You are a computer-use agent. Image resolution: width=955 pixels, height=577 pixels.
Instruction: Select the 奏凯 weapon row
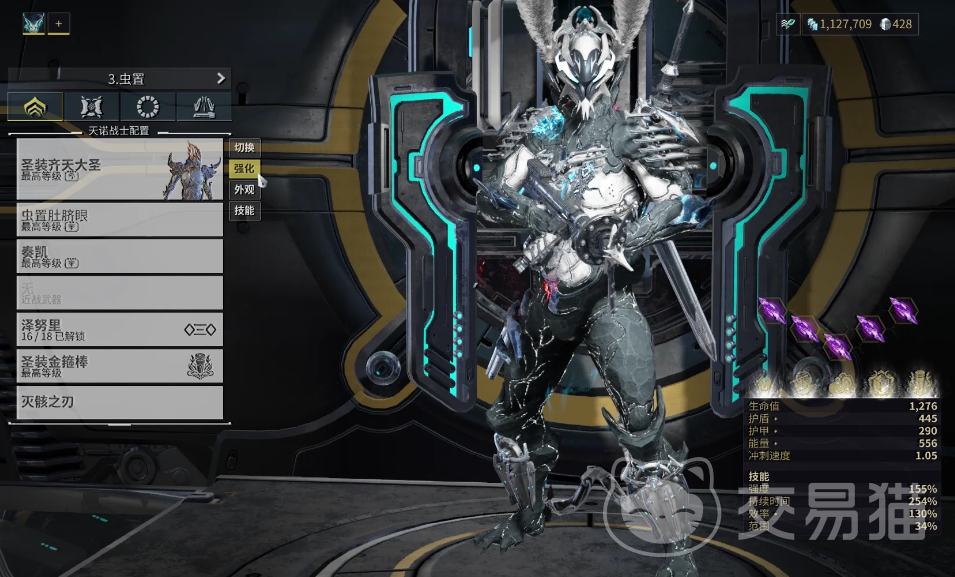click(119, 256)
